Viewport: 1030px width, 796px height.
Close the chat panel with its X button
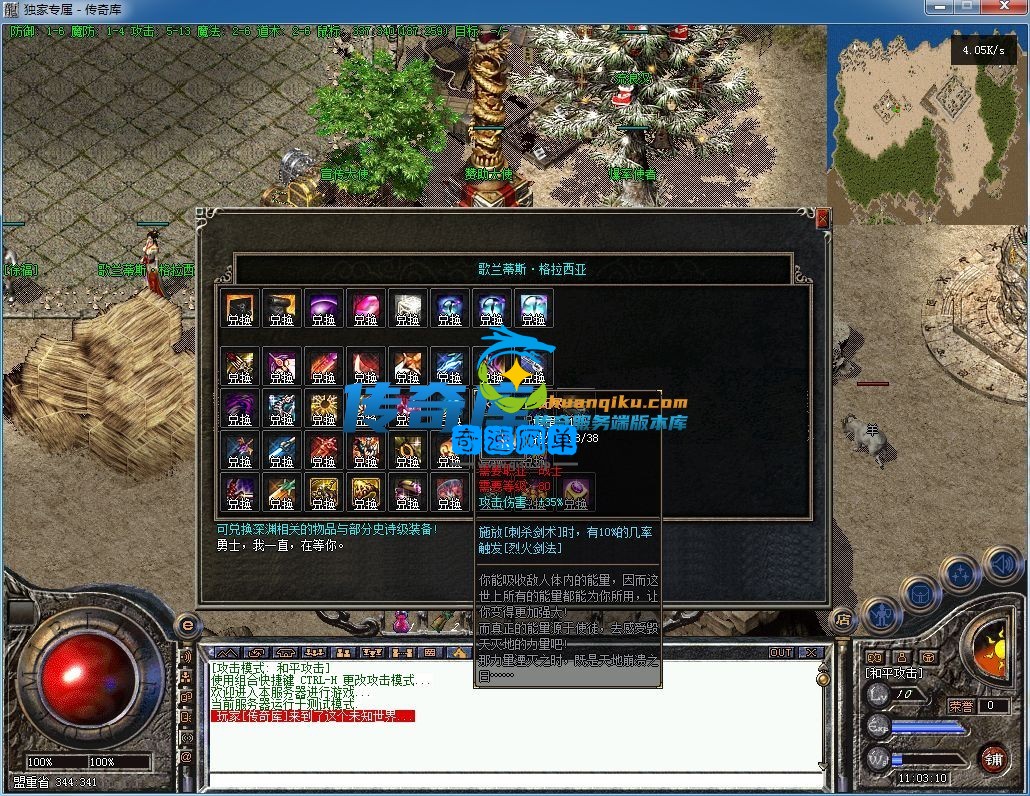[x=811, y=652]
